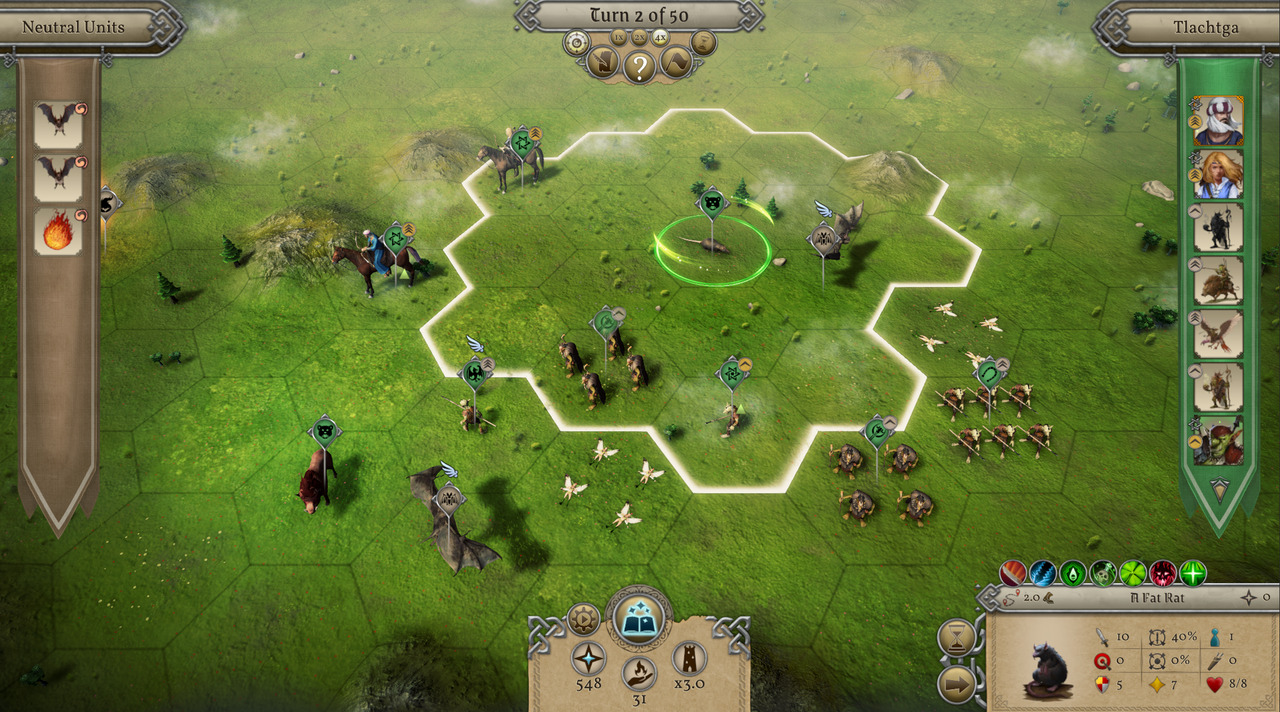This screenshot has width=1280, height=712.
Task: Choose the goblin portrait in Tlachtga's roster
Action: (1218, 441)
